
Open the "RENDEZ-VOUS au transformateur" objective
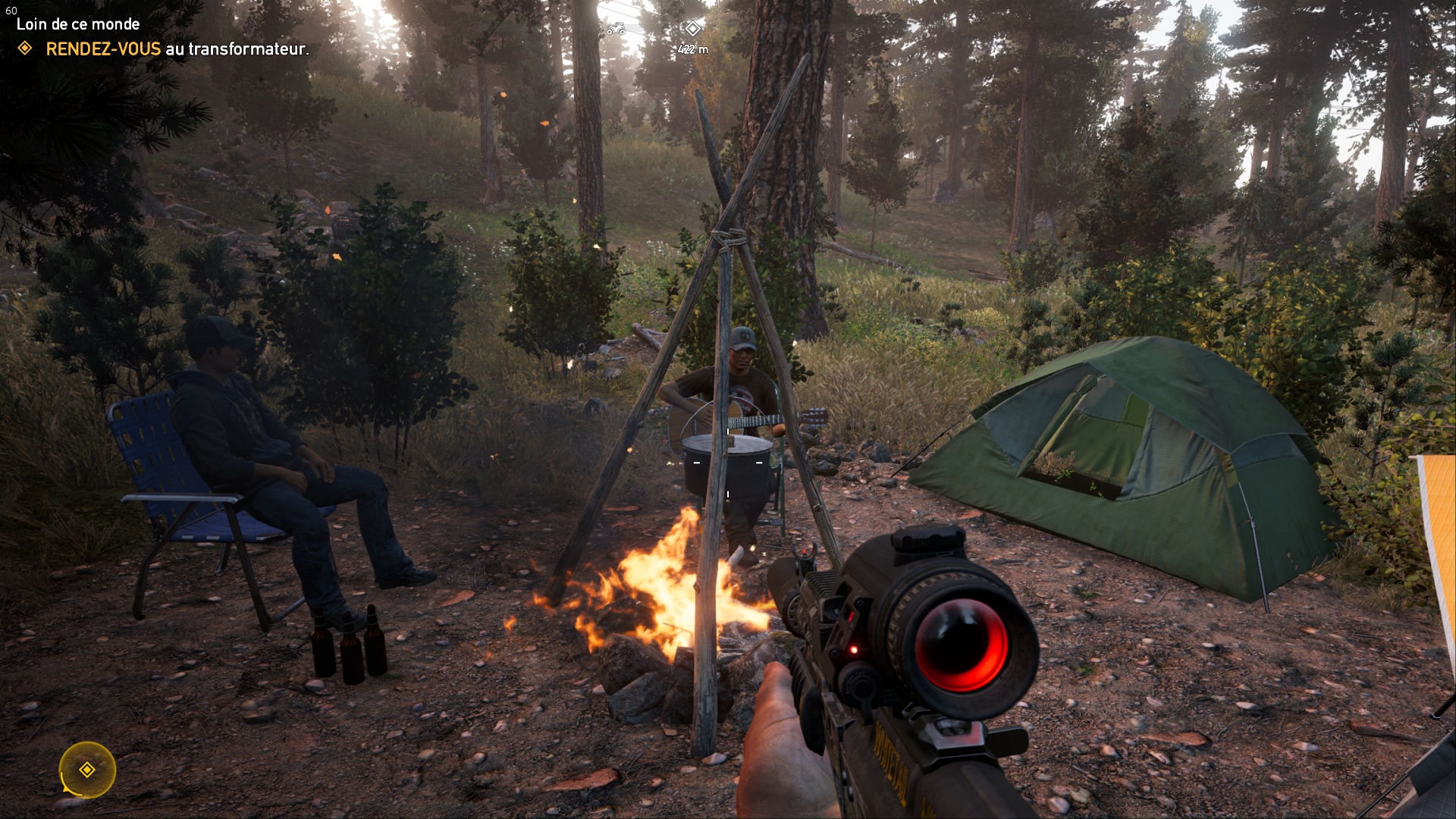177,49
